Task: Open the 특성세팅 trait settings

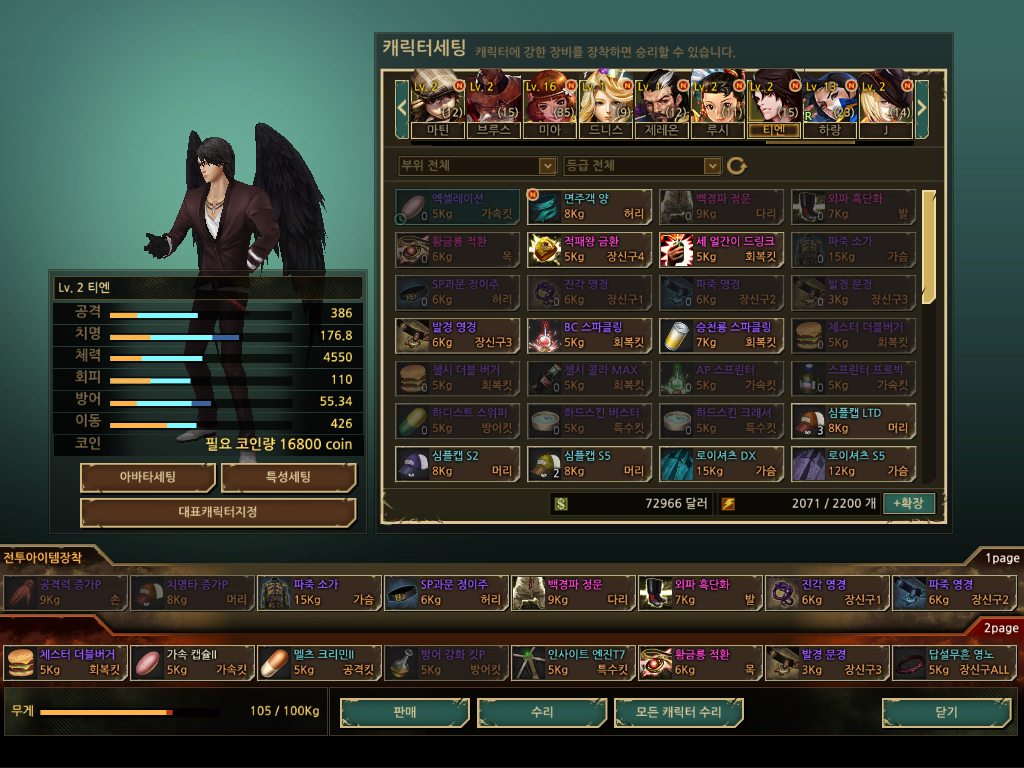Action: tap(288, 478)
